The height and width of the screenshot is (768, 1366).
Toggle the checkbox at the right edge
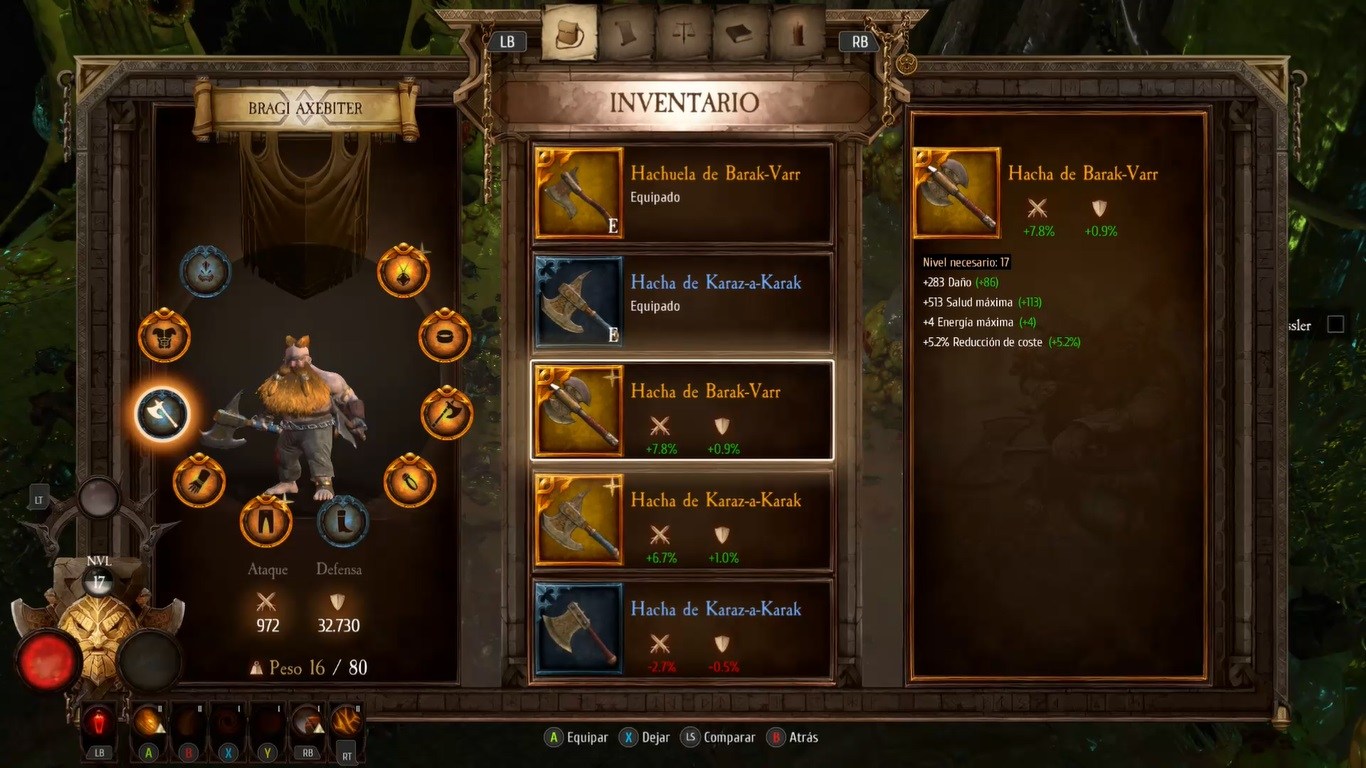tap(1335, 324)
